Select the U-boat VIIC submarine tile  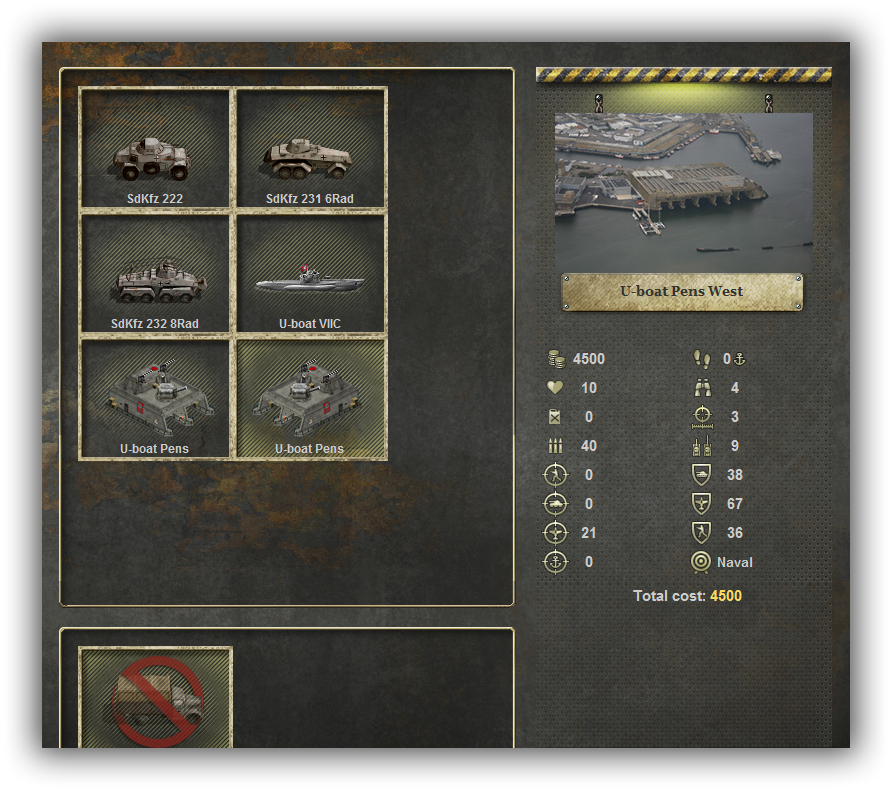click(310, 274)
